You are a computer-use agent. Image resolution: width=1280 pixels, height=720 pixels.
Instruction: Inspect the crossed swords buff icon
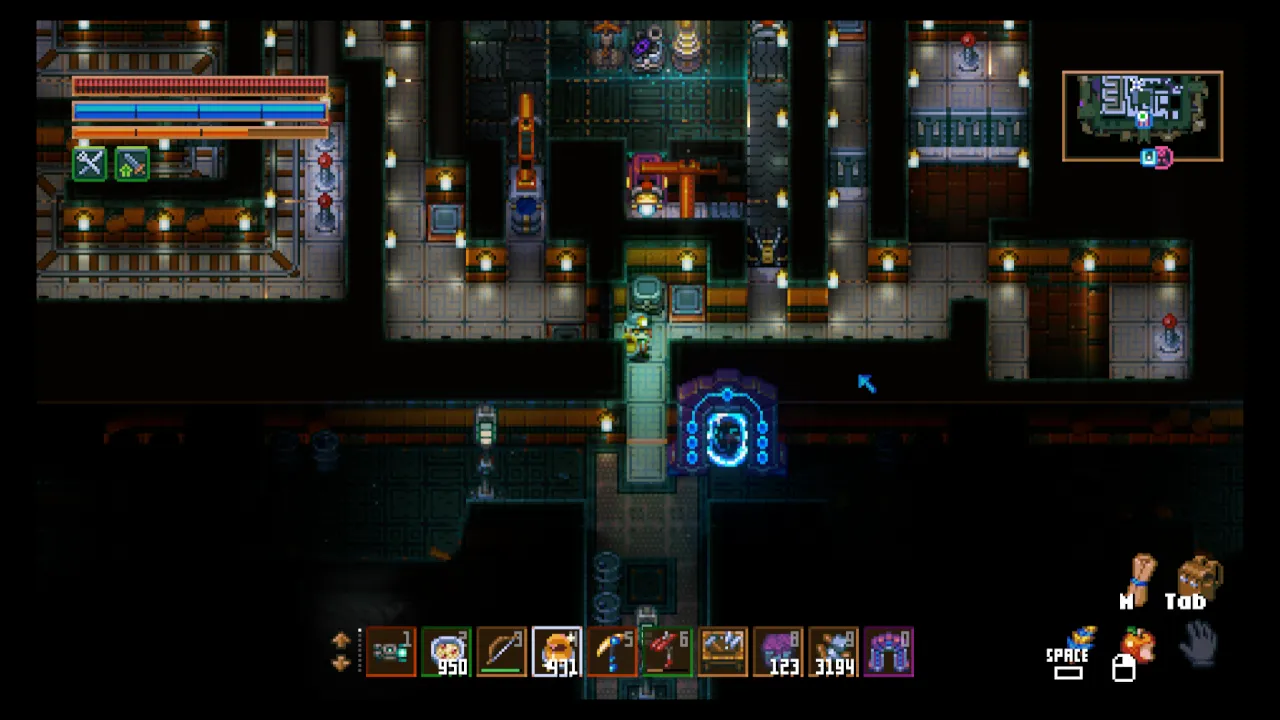click(x=90, y=163)
